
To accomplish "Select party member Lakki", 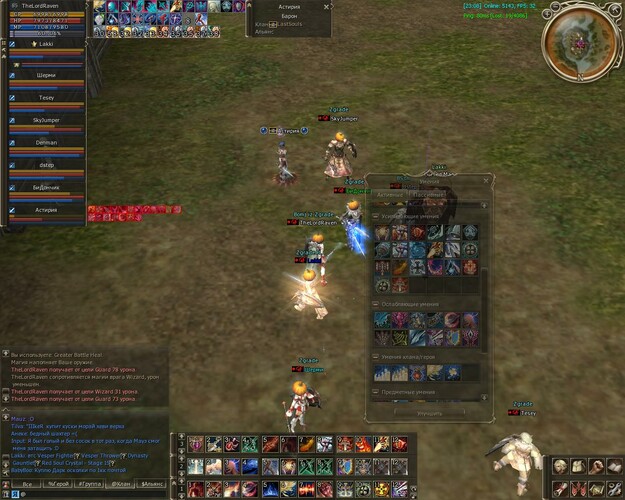I will (x=45, y=45).
